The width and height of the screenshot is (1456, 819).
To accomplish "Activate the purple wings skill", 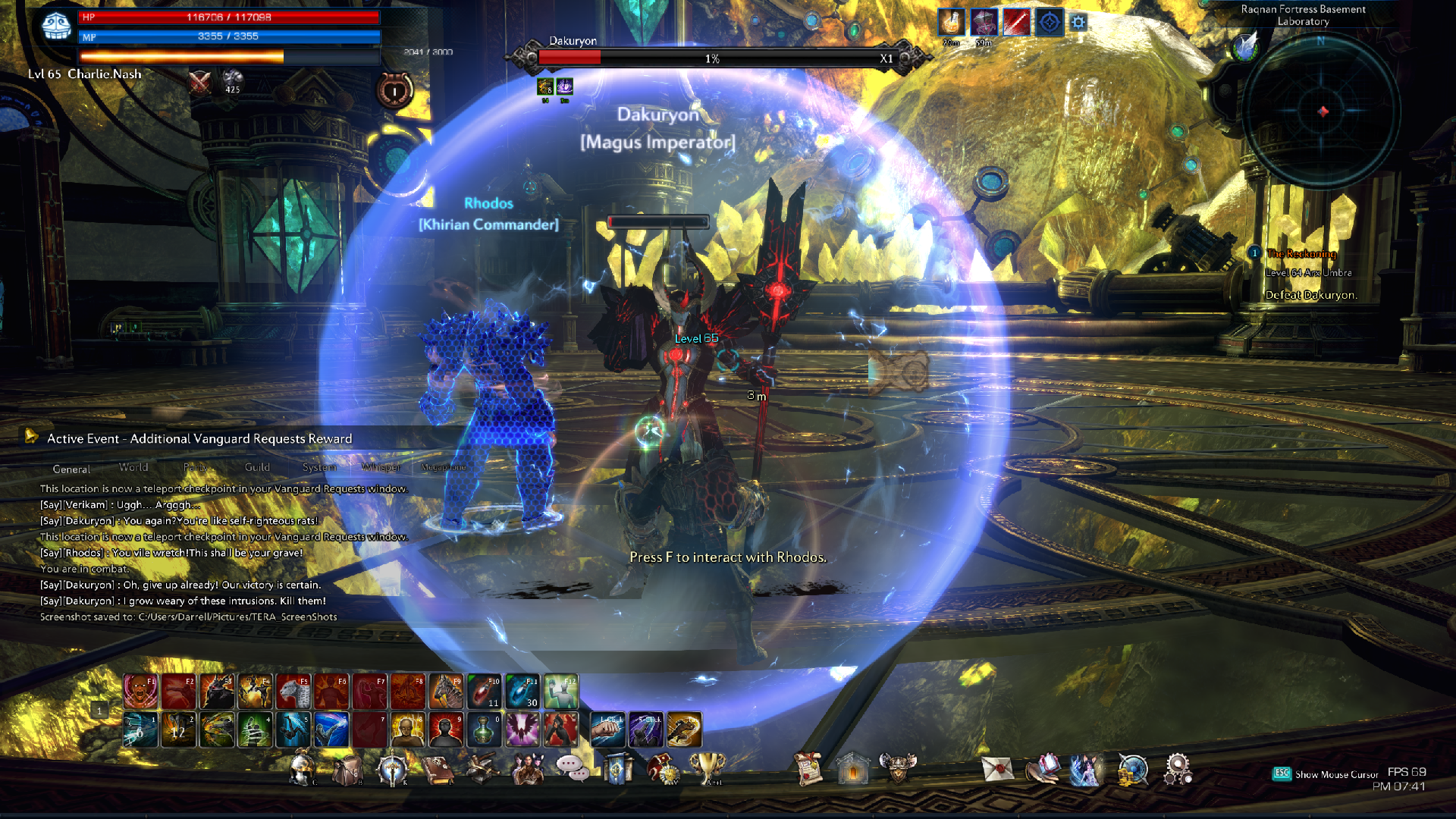I will 522,730.
